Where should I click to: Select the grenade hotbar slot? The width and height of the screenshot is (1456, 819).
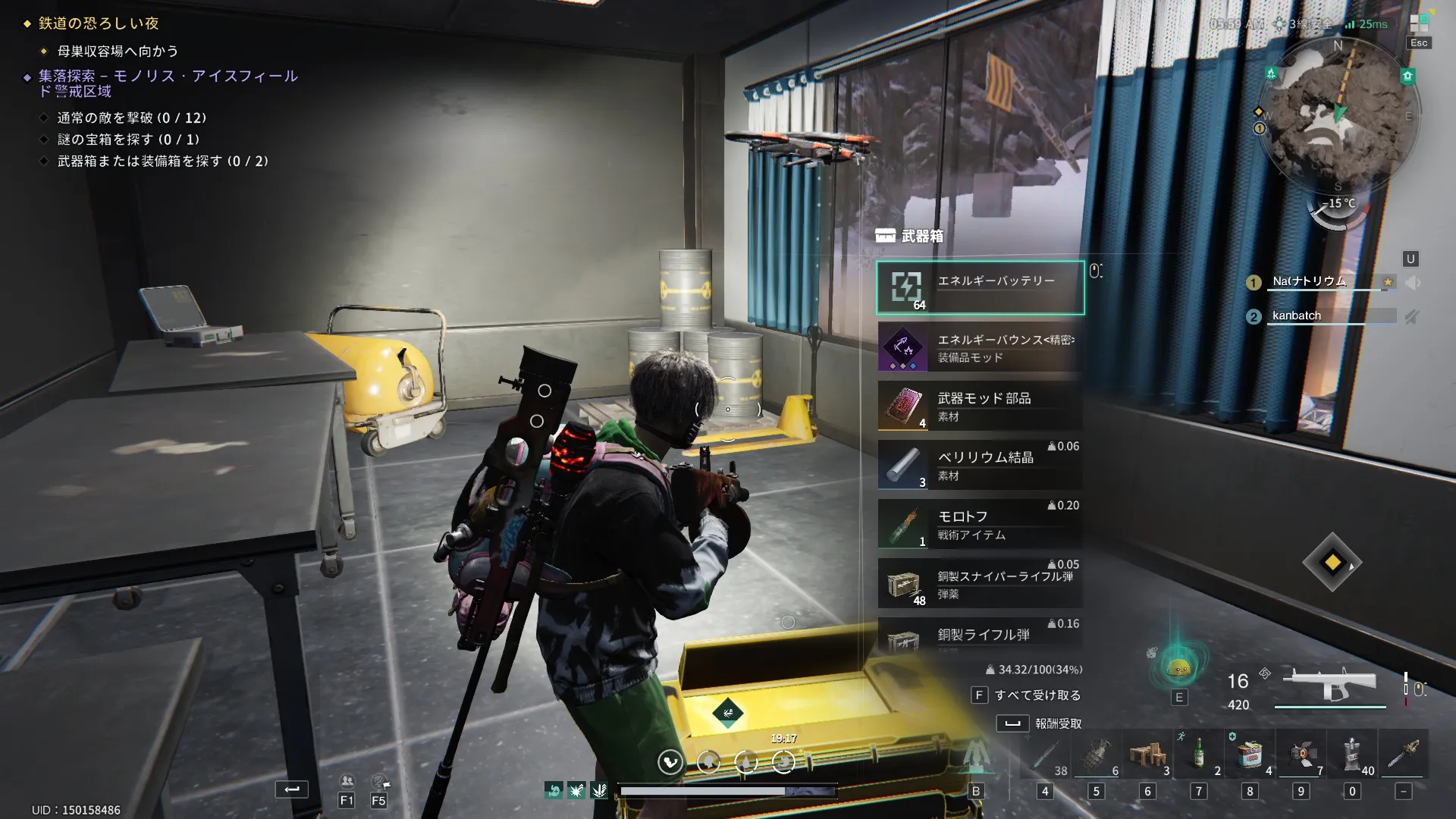tap(1096, 755)
